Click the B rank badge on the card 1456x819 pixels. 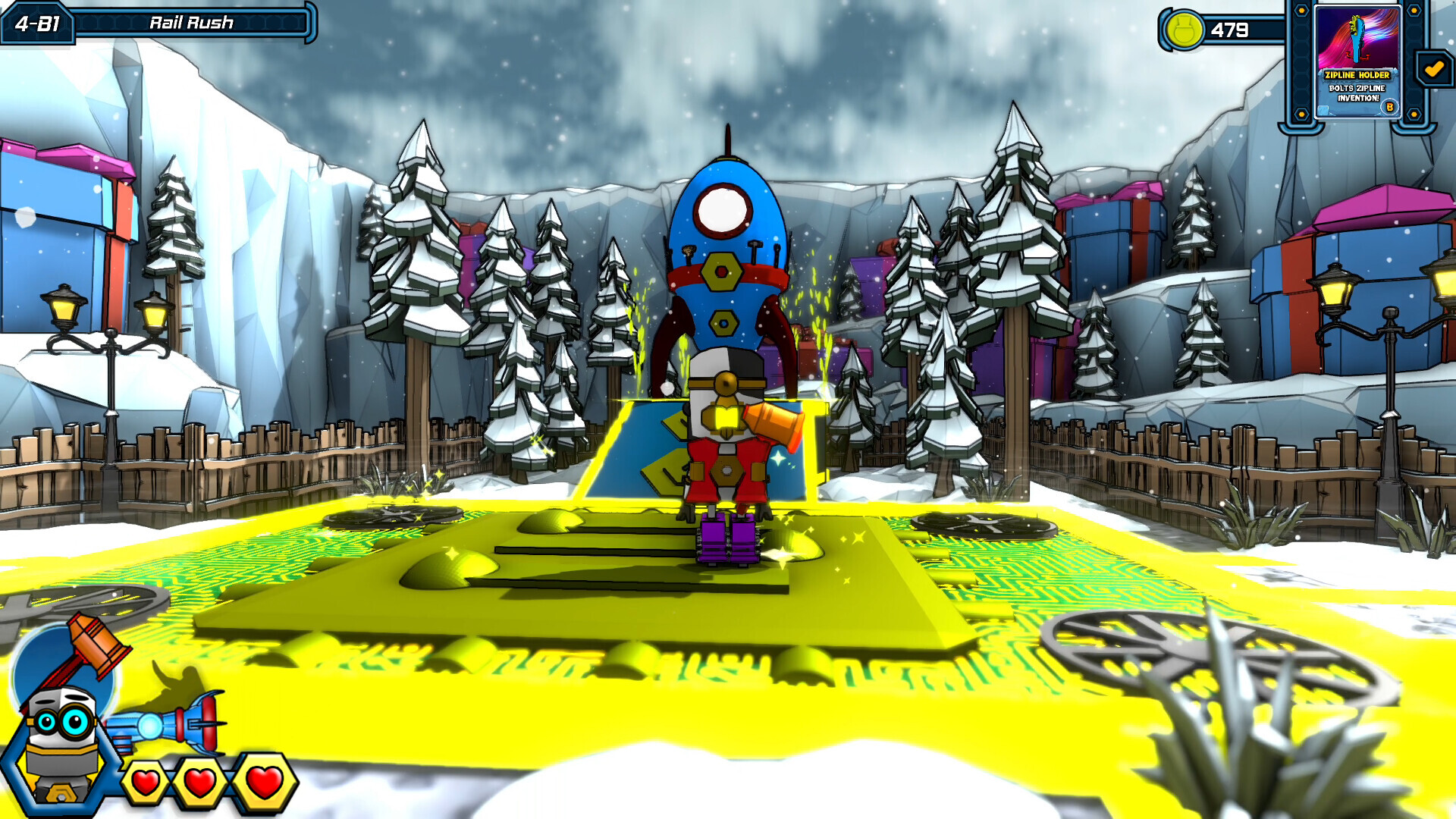1390,107
